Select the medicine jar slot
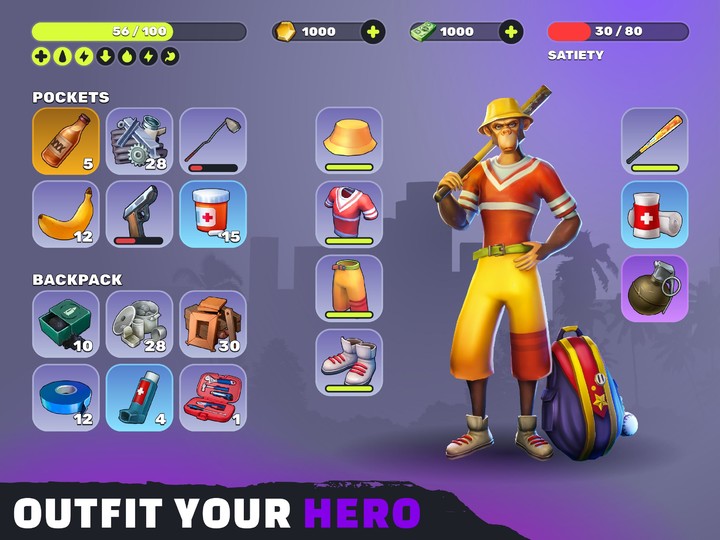The width and height of the screenshot is (720, 540). click(x=213, y=214)
